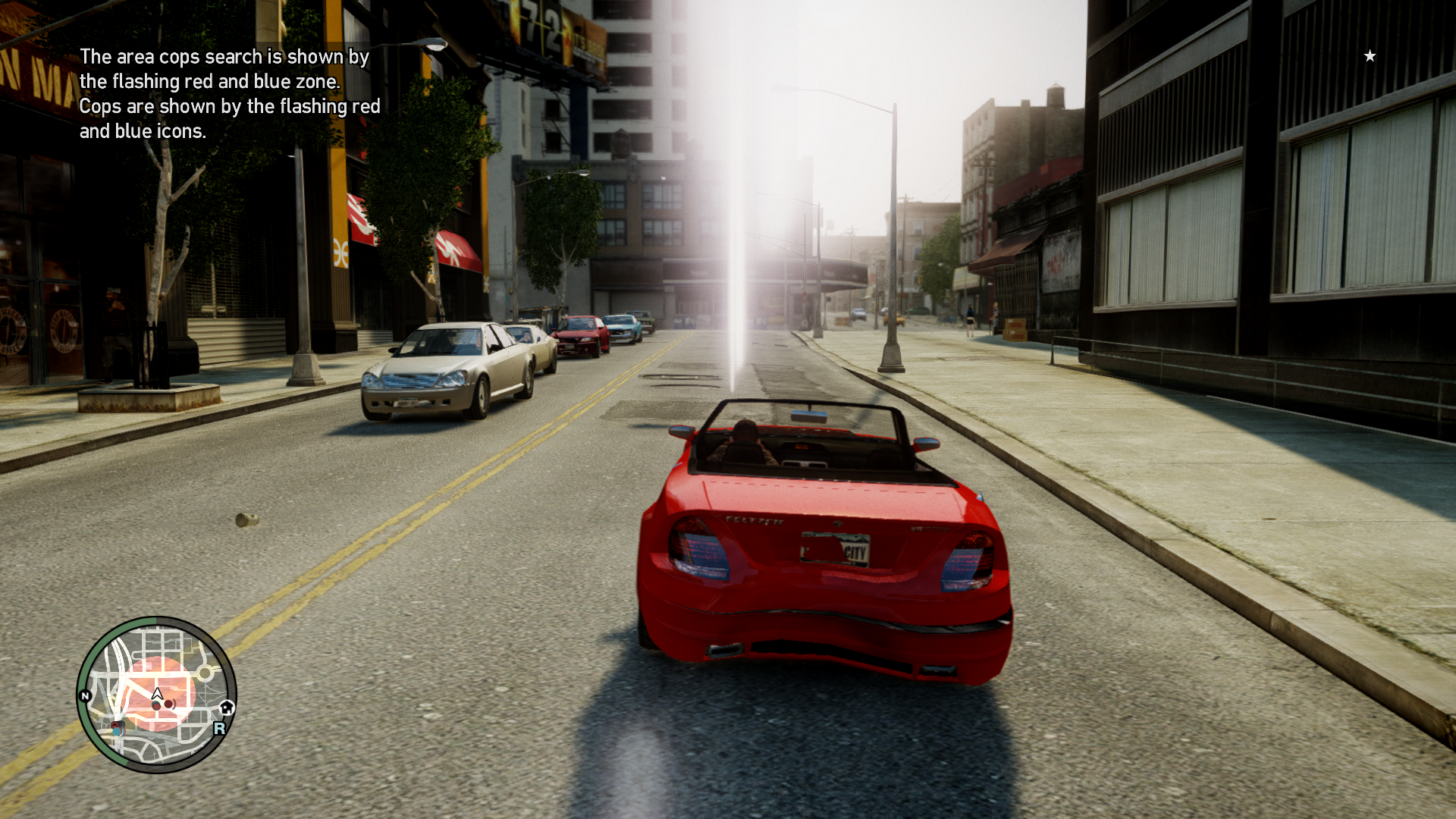Click the circular radar minimap
1456x819 pixels.
pos(157,695)
